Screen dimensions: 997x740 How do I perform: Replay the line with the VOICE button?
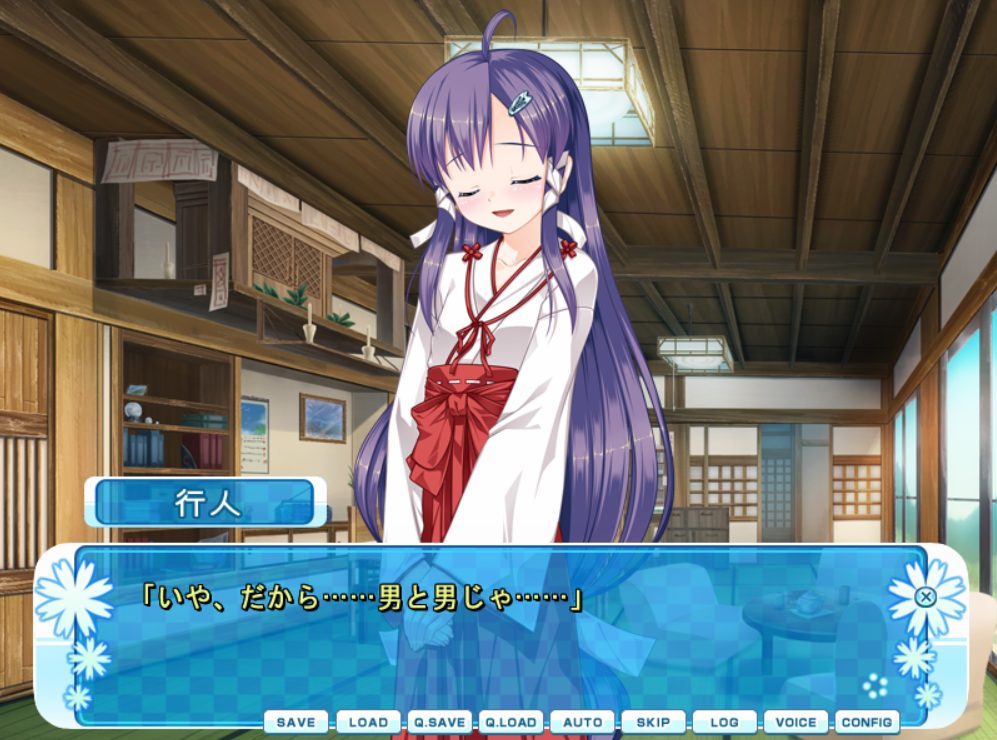(796, 722)
